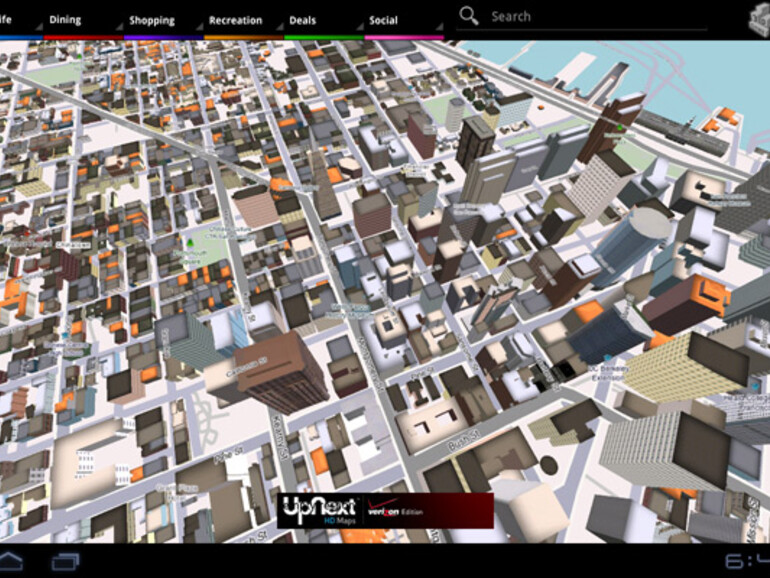The image size is (770, 578).
Task: Show the Deals category tab
Action: click(x=303, y=20)
